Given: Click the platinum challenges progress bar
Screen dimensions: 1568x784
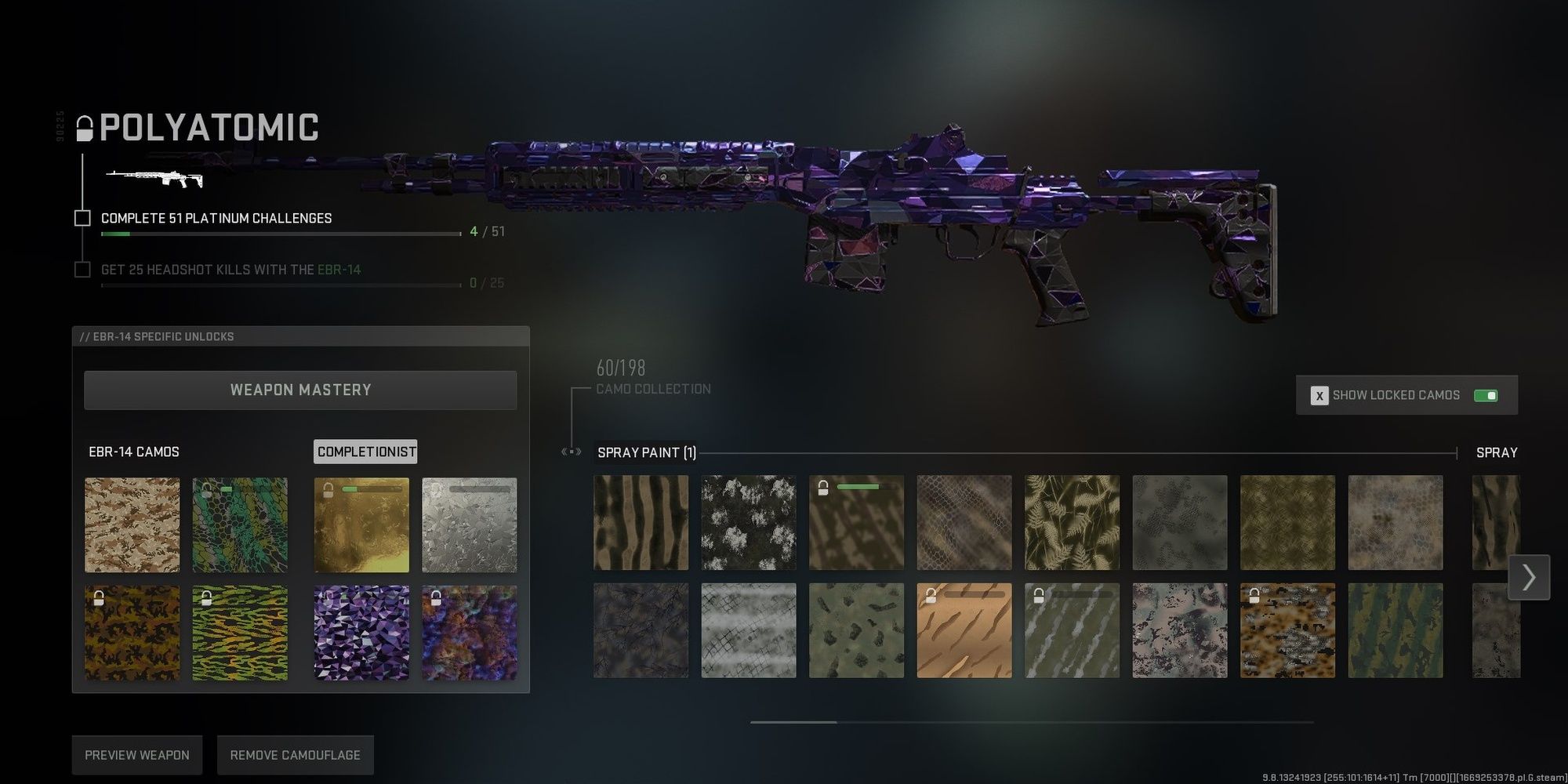Looking at the screenshot, I should click(278, 233).
